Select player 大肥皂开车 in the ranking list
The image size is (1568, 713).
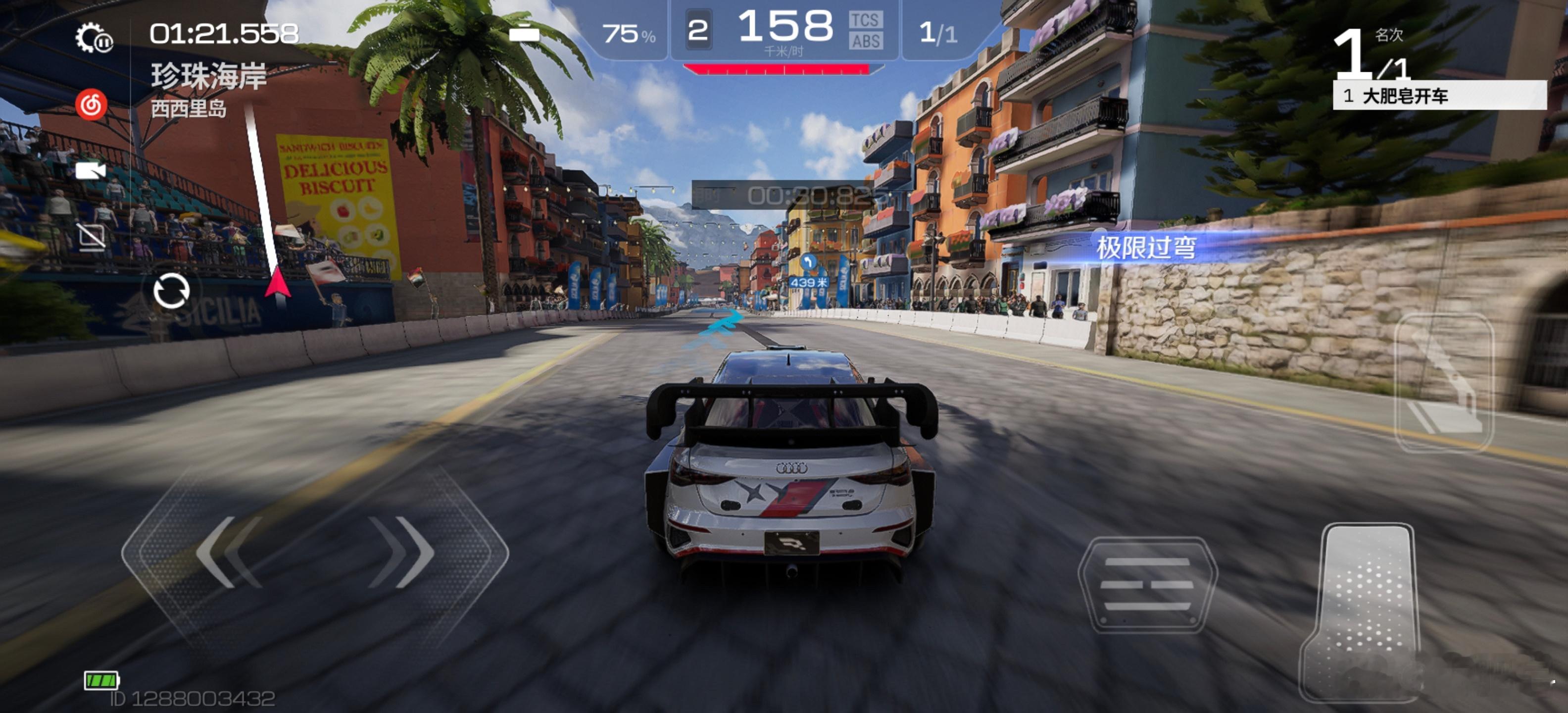click(x=1439, y=96)
